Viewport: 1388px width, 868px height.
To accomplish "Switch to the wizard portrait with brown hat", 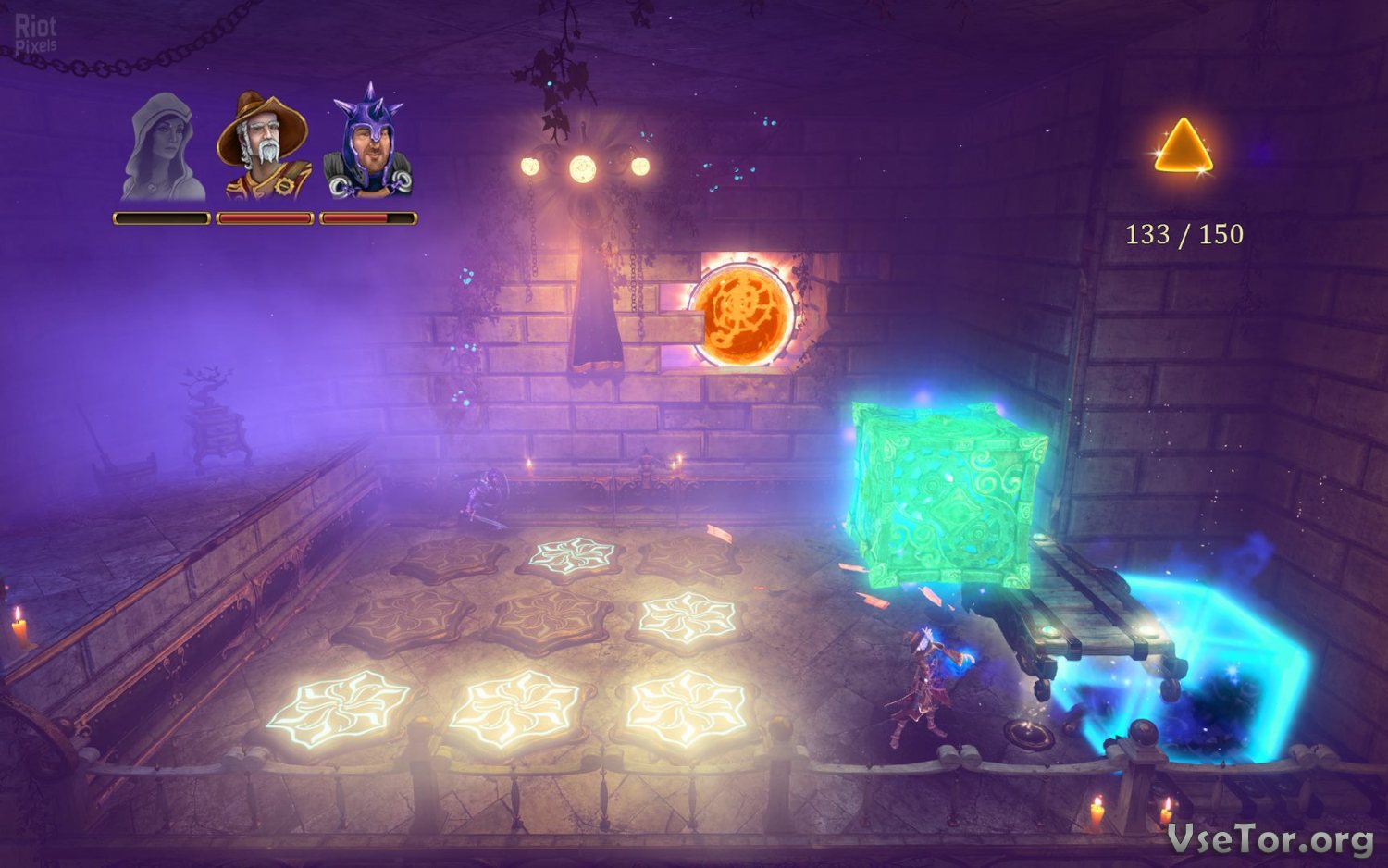I will (265, 146).
